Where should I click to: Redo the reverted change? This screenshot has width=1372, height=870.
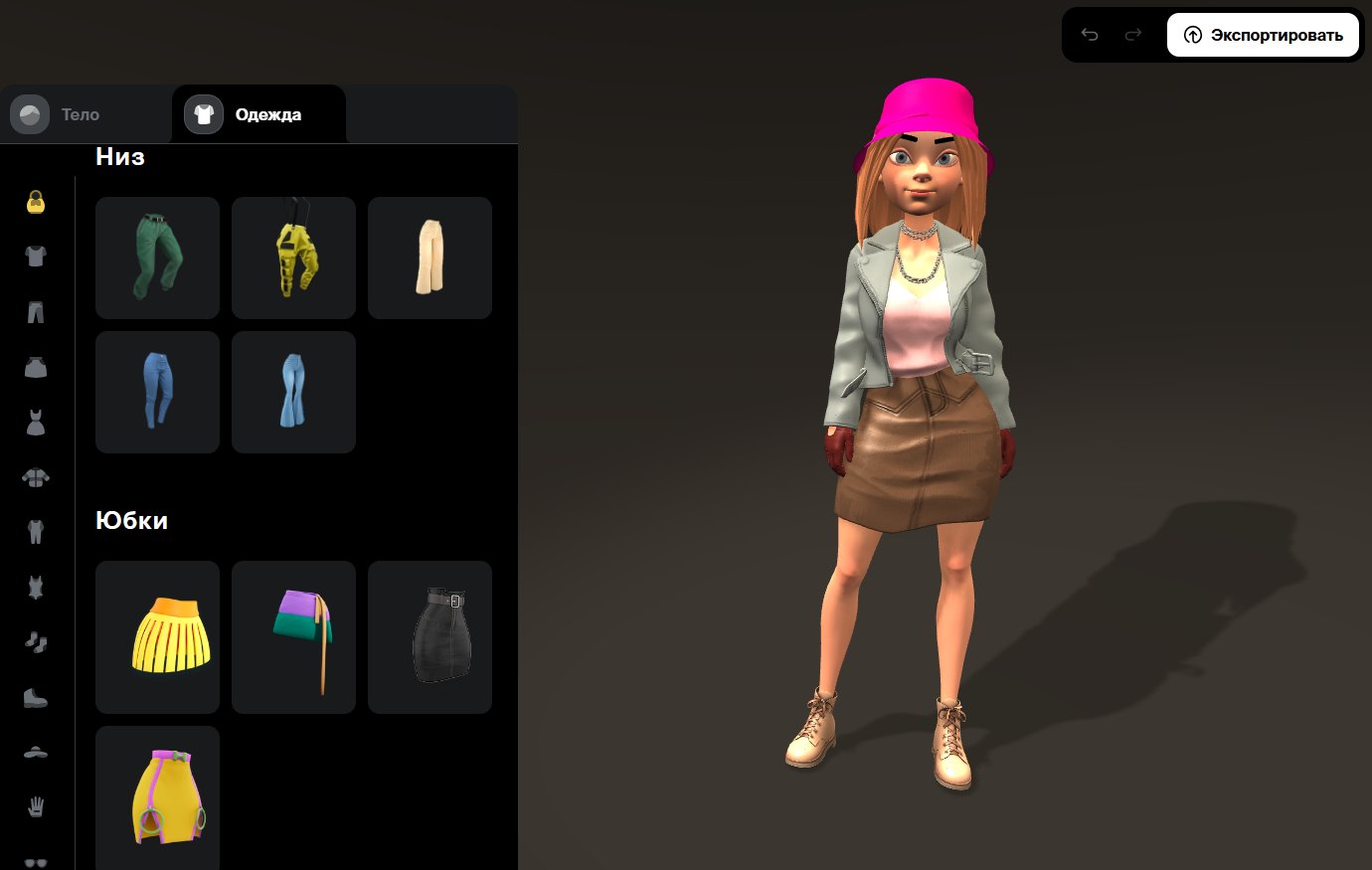(1132, 36)
